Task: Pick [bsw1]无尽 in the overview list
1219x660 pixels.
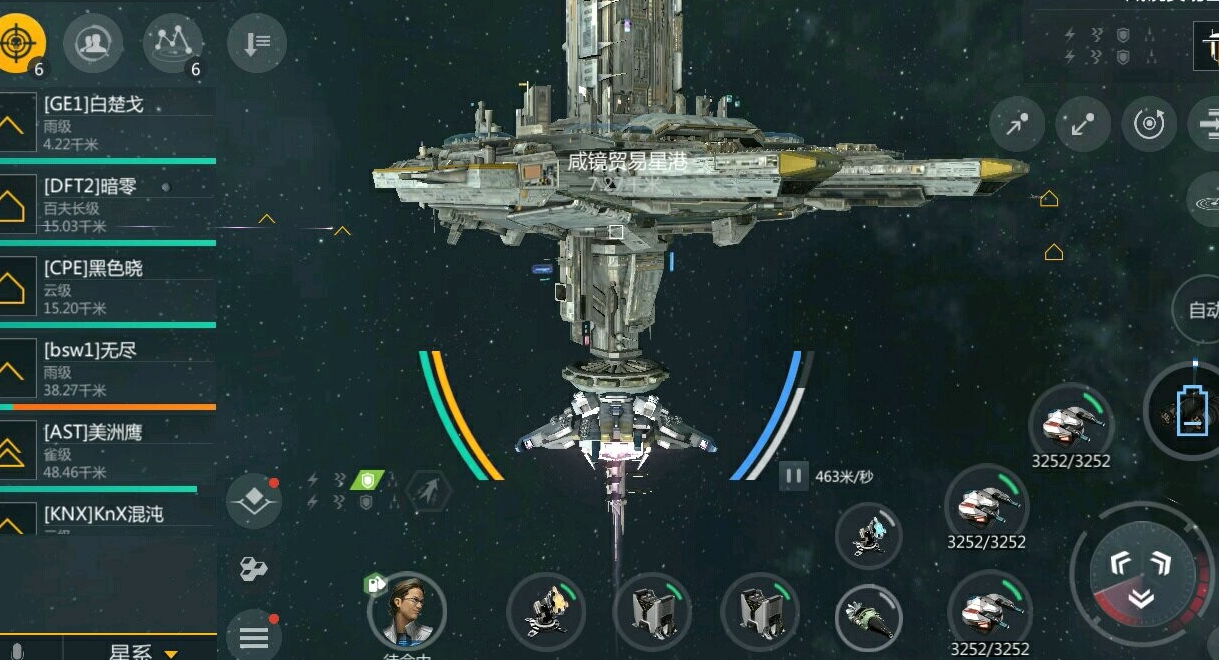Action: [x=108, y=370]
